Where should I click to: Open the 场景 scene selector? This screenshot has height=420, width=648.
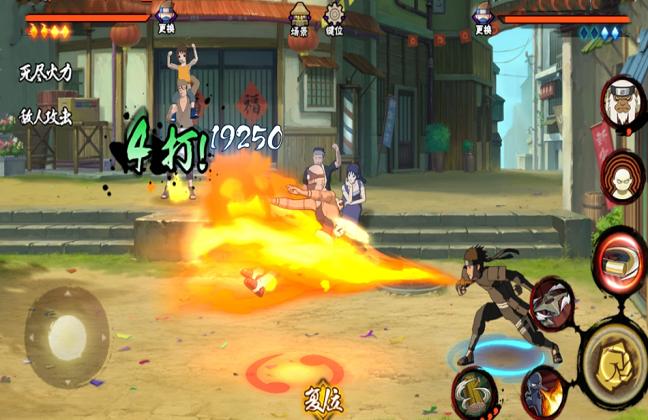click(x=298, y=20)
